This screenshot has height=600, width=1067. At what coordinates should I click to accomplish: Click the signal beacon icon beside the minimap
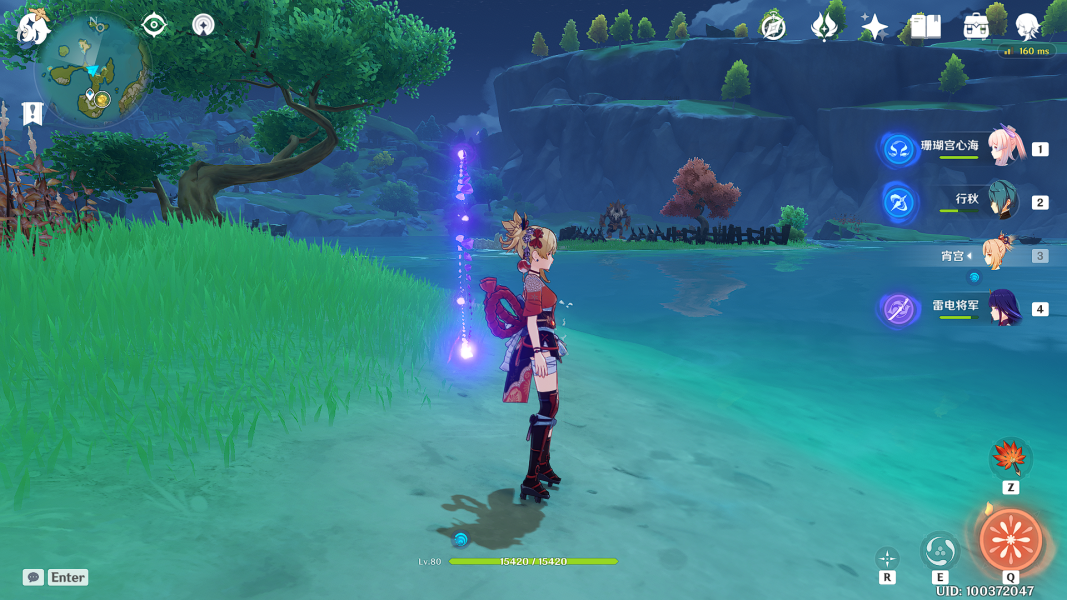click(x=203, y=25)
